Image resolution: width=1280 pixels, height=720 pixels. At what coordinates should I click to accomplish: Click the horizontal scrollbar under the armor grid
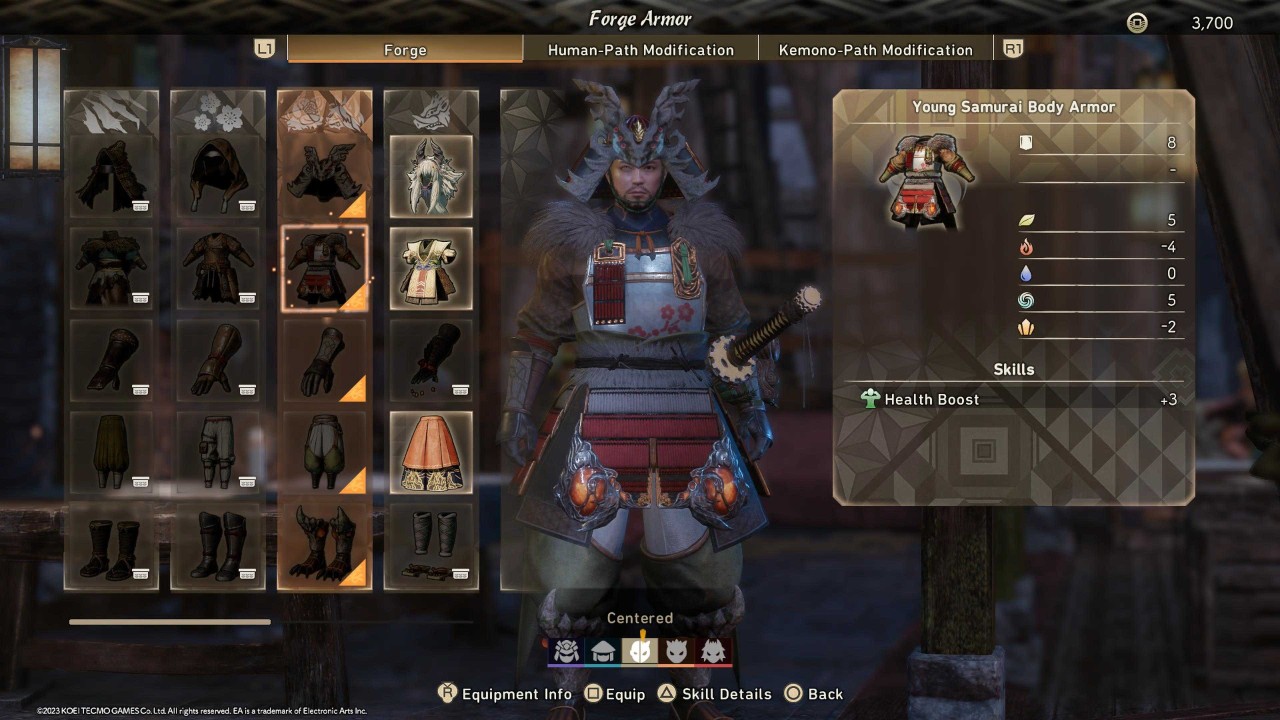[169, 621]
